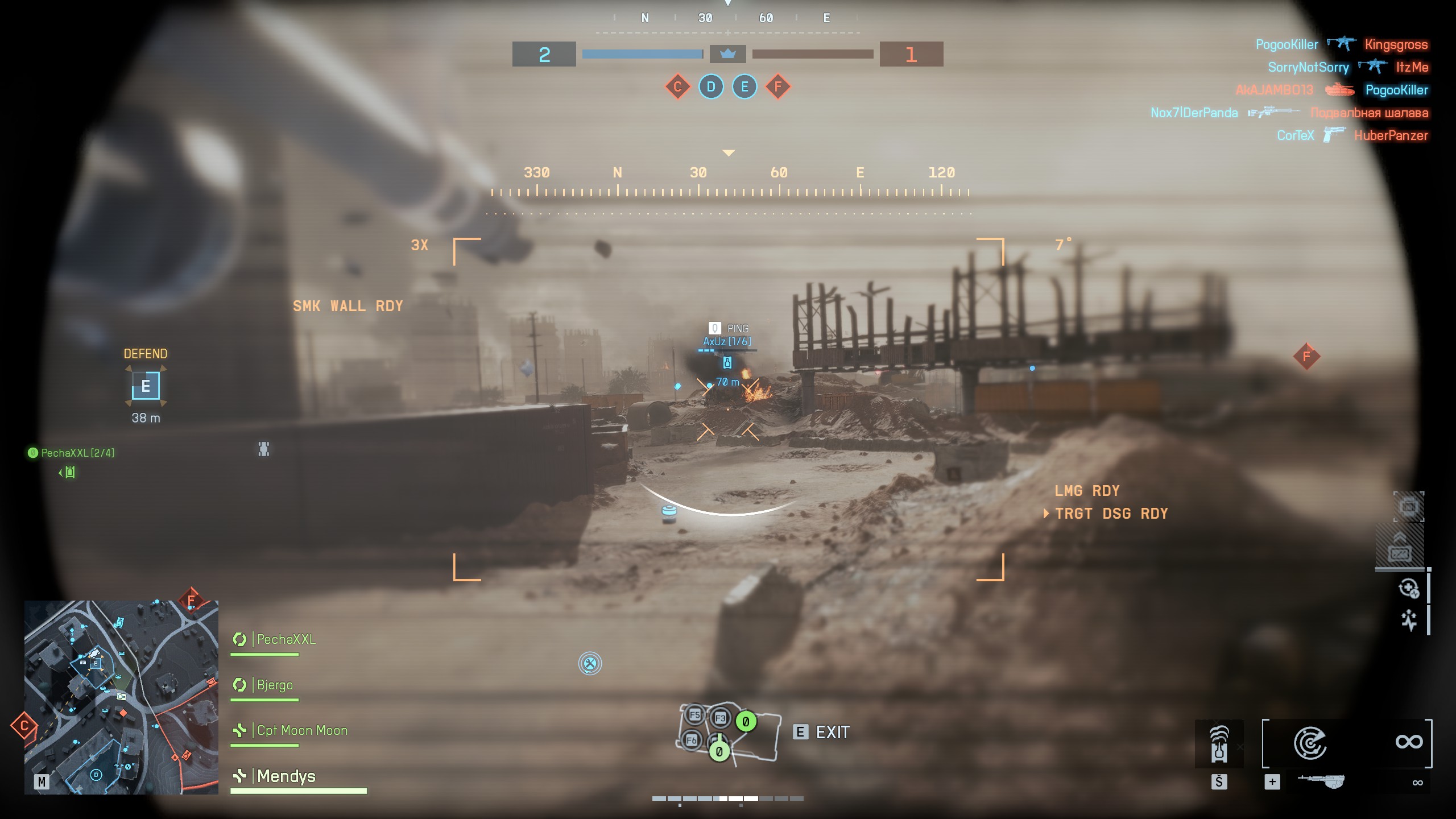Screen dimensions: 1456x819
Task: Select squad member Cpt Moon Moon
Action: 301,730
